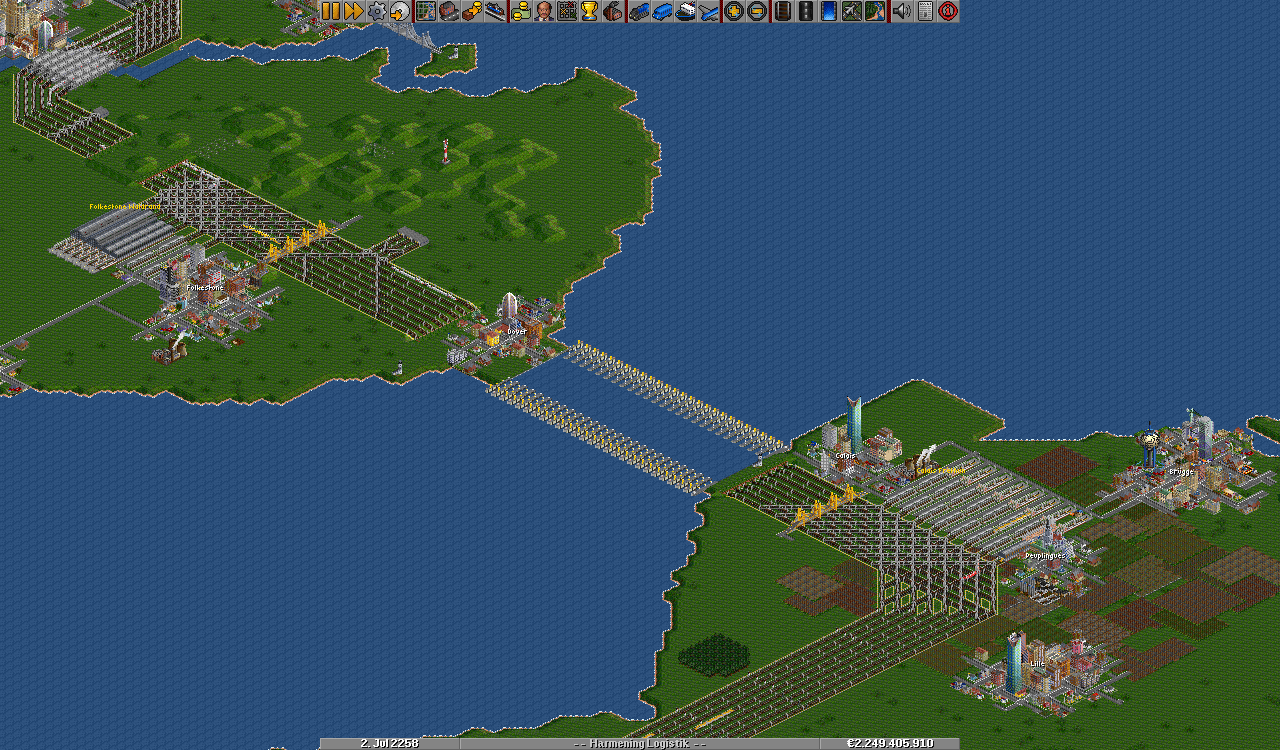1280x750 pixels.
Task: Show the company league trophy table
Action: pyautogui.click(x=590, y=11)
